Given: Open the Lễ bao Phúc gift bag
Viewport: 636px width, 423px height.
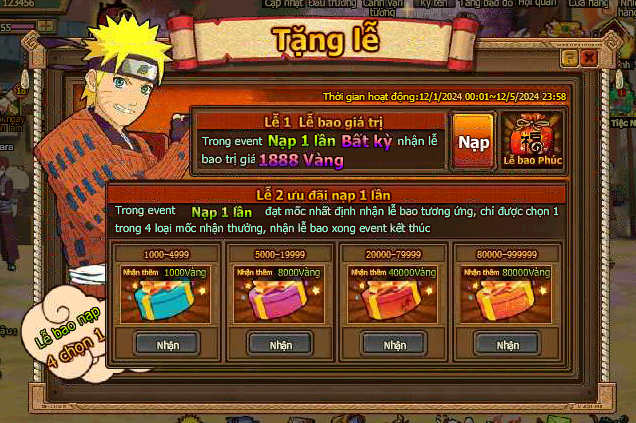Looking at the screenshot, I should pyautogui.click(x=531, y=140).
